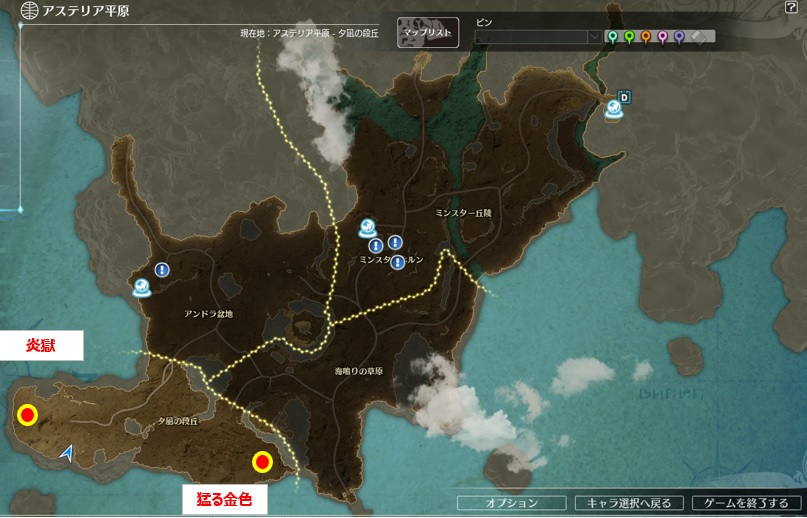Click the warp point above ミンスターホルン
This screenshot has width=807, height=518.
[368, 227]
